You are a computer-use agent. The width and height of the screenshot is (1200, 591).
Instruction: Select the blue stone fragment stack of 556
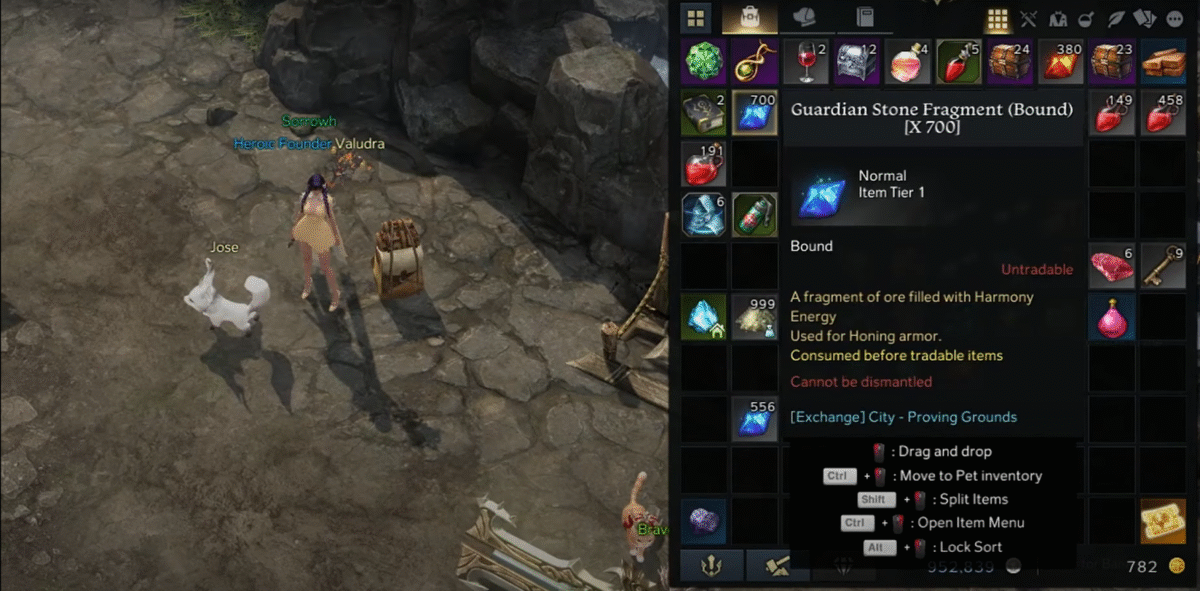tap(755, 419)
